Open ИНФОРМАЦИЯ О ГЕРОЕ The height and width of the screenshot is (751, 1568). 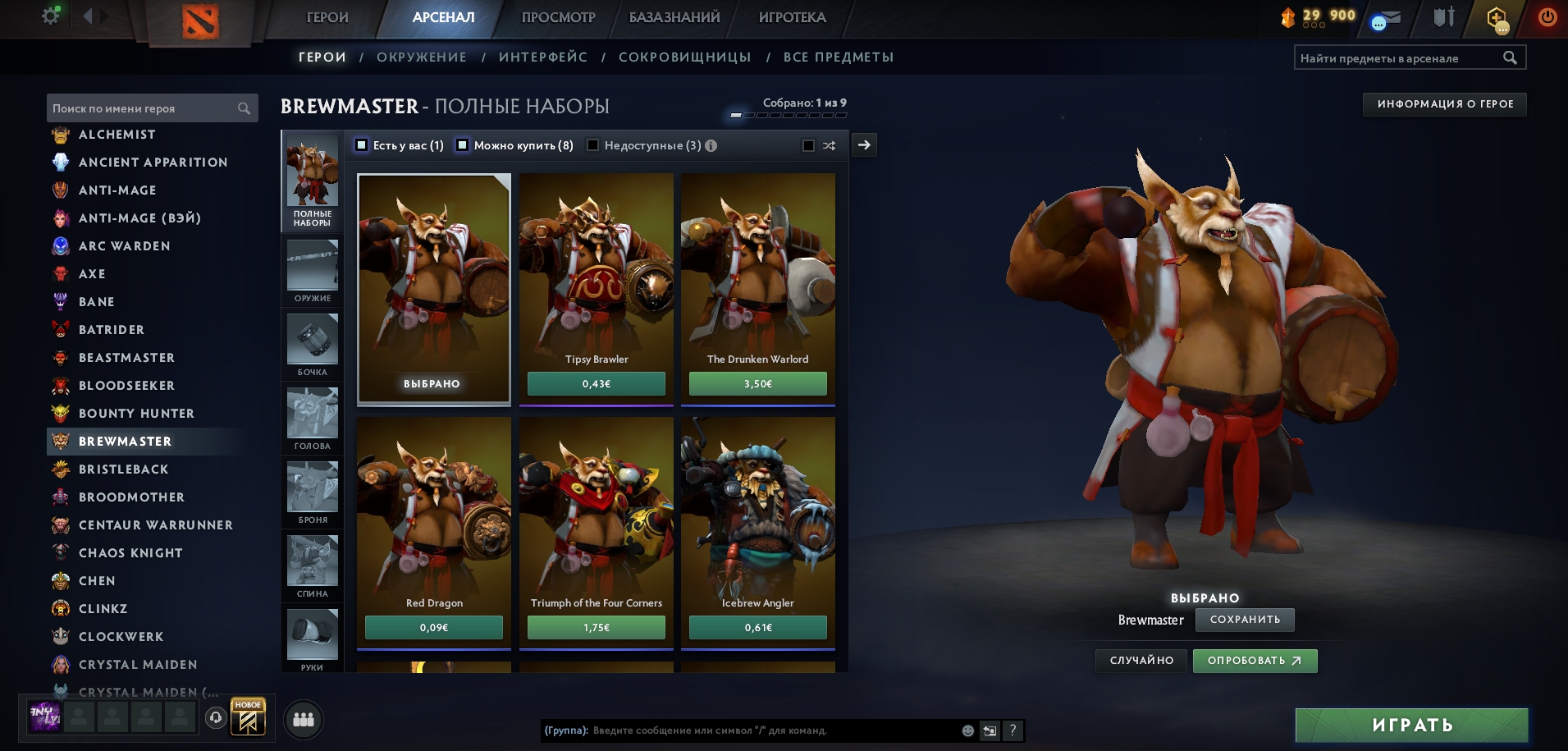[1444, 104]
